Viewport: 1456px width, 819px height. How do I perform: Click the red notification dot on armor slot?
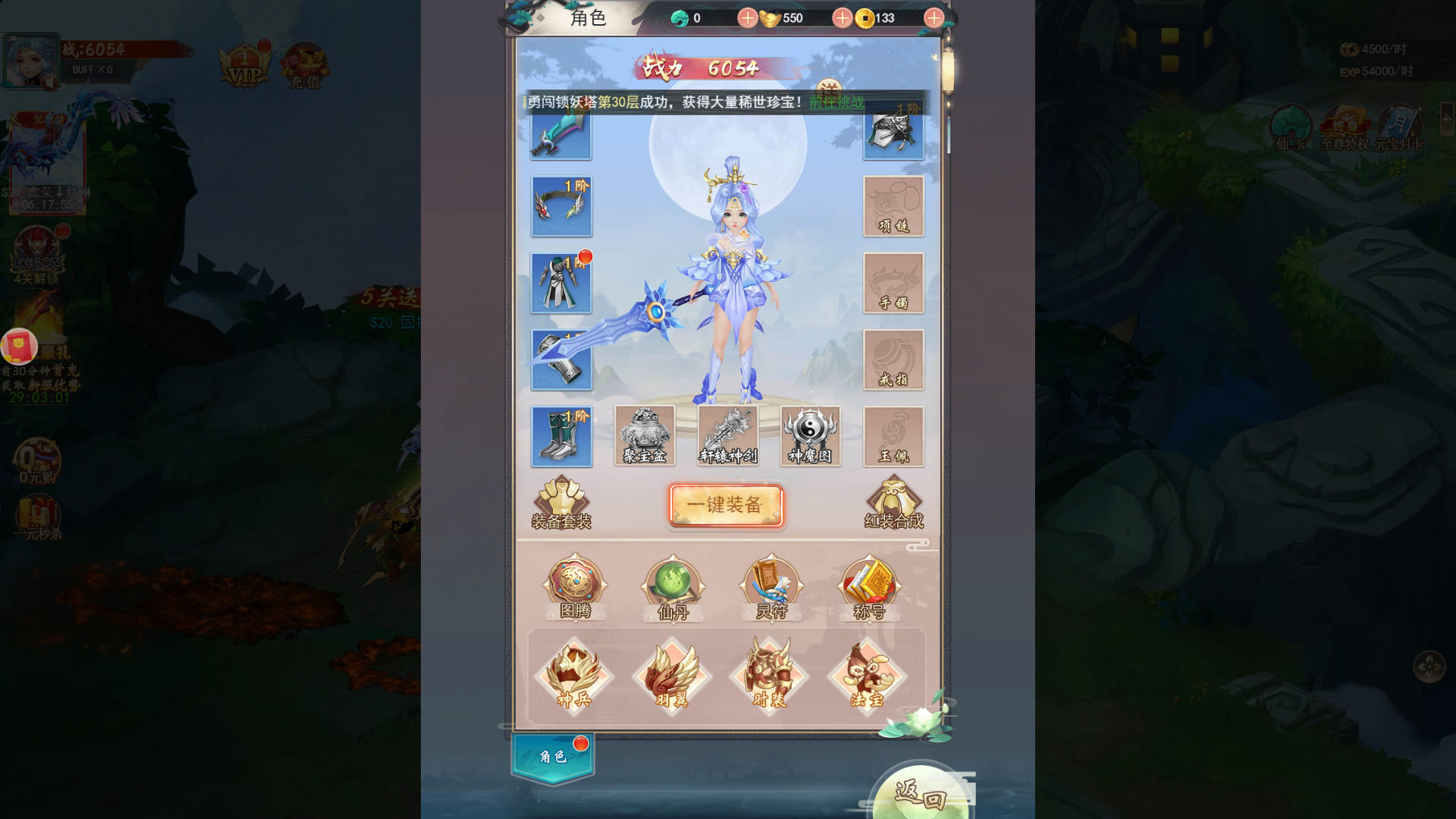tap(585, 256)
